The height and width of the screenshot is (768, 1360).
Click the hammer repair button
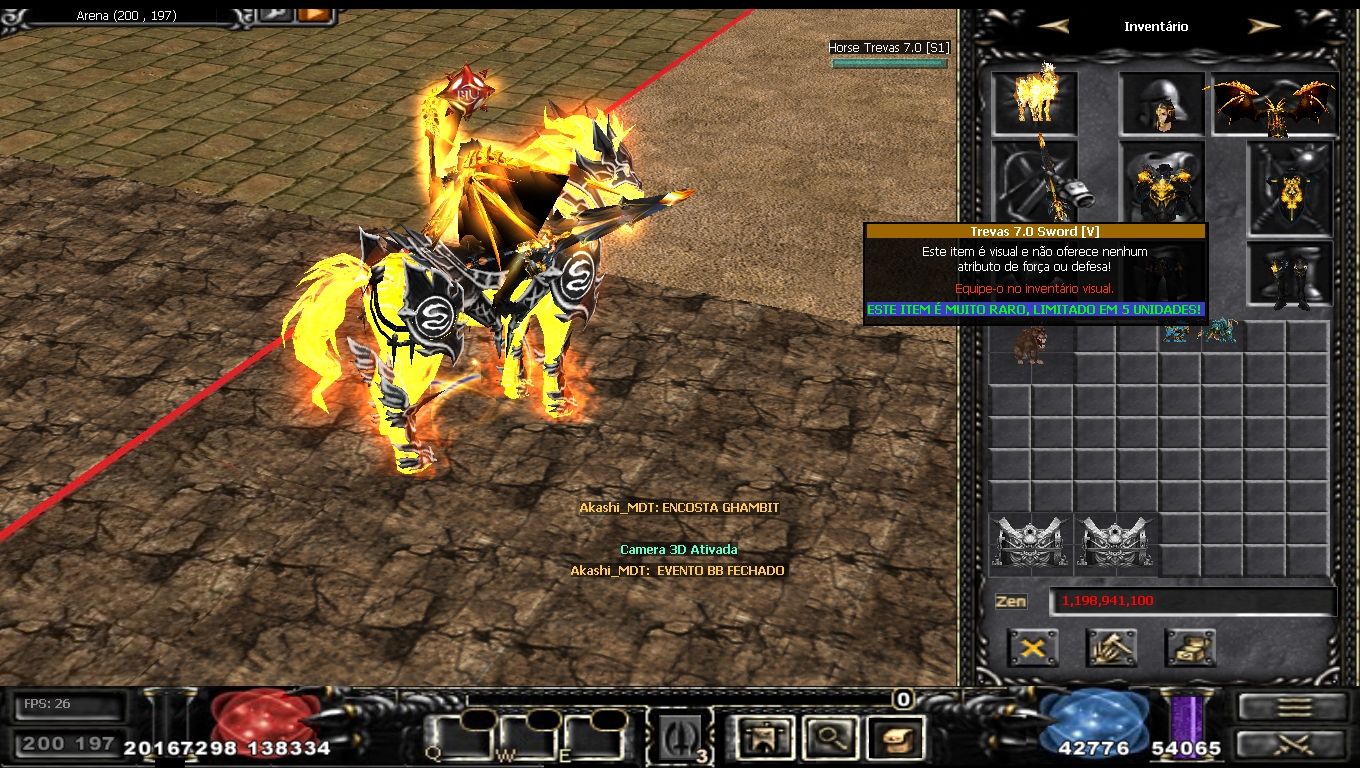click(x=1111, y=648)
